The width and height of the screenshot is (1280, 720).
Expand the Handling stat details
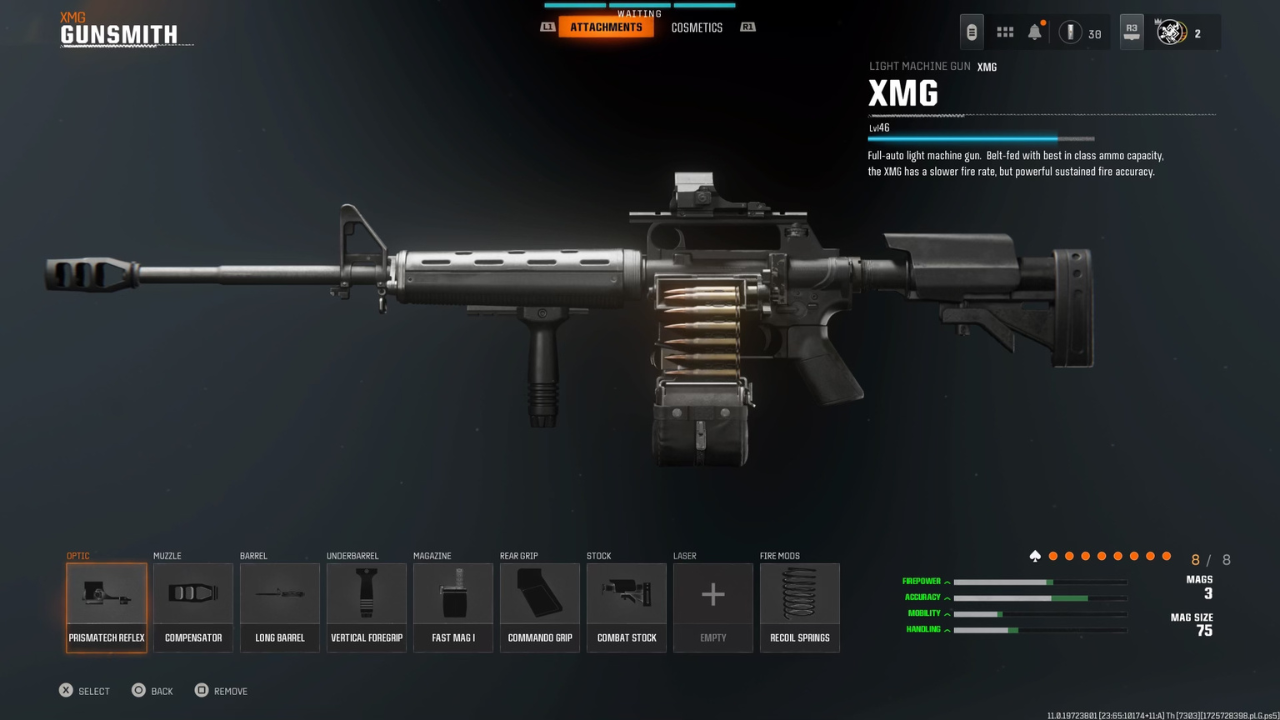(946, 629)
